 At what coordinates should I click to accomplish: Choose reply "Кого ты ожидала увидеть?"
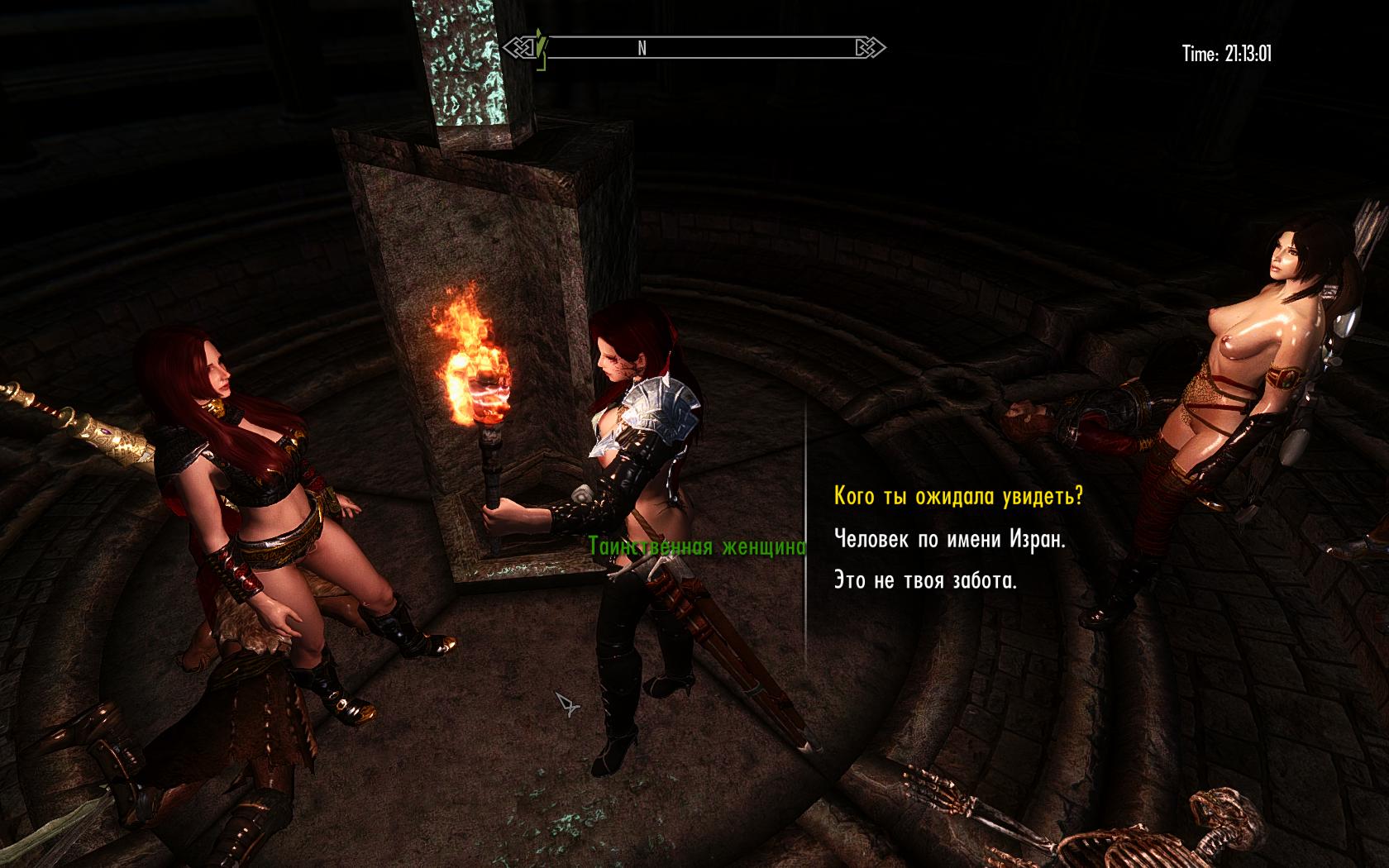958,497
